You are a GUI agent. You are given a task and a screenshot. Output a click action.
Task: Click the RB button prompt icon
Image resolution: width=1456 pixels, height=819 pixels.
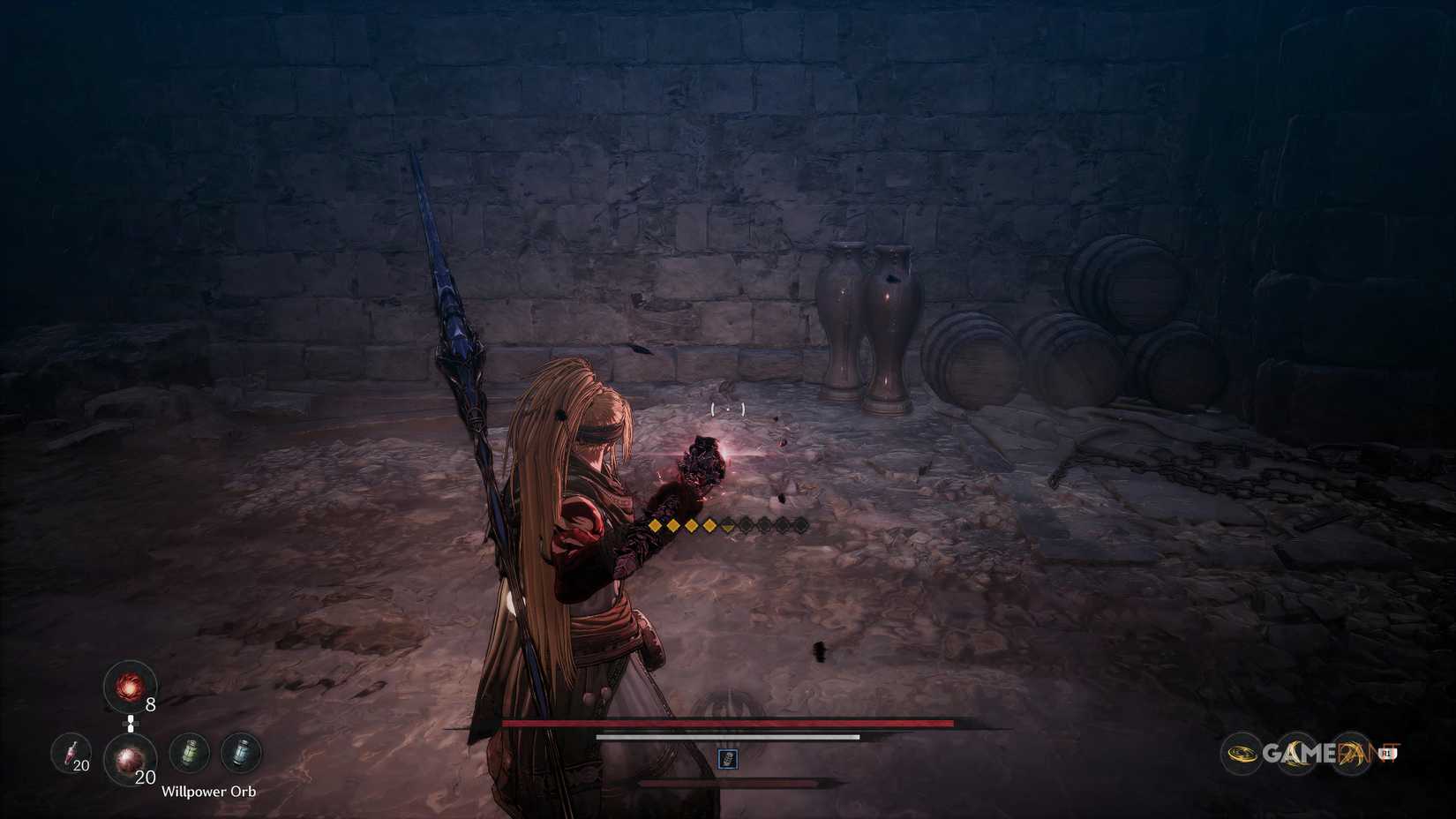tap(1386, 752)
